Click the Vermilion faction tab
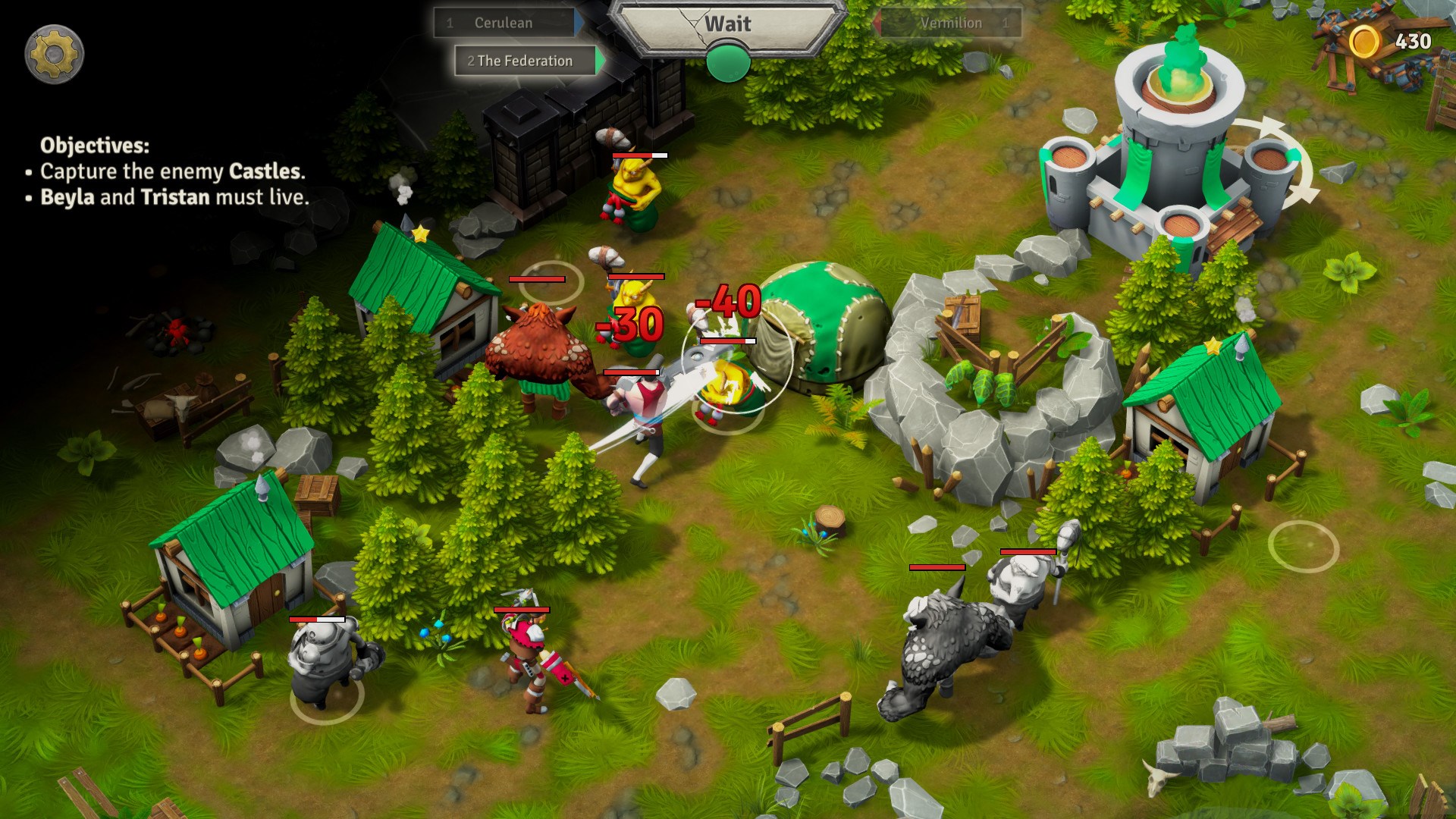The image size is (1456, 819). [950, 23]
